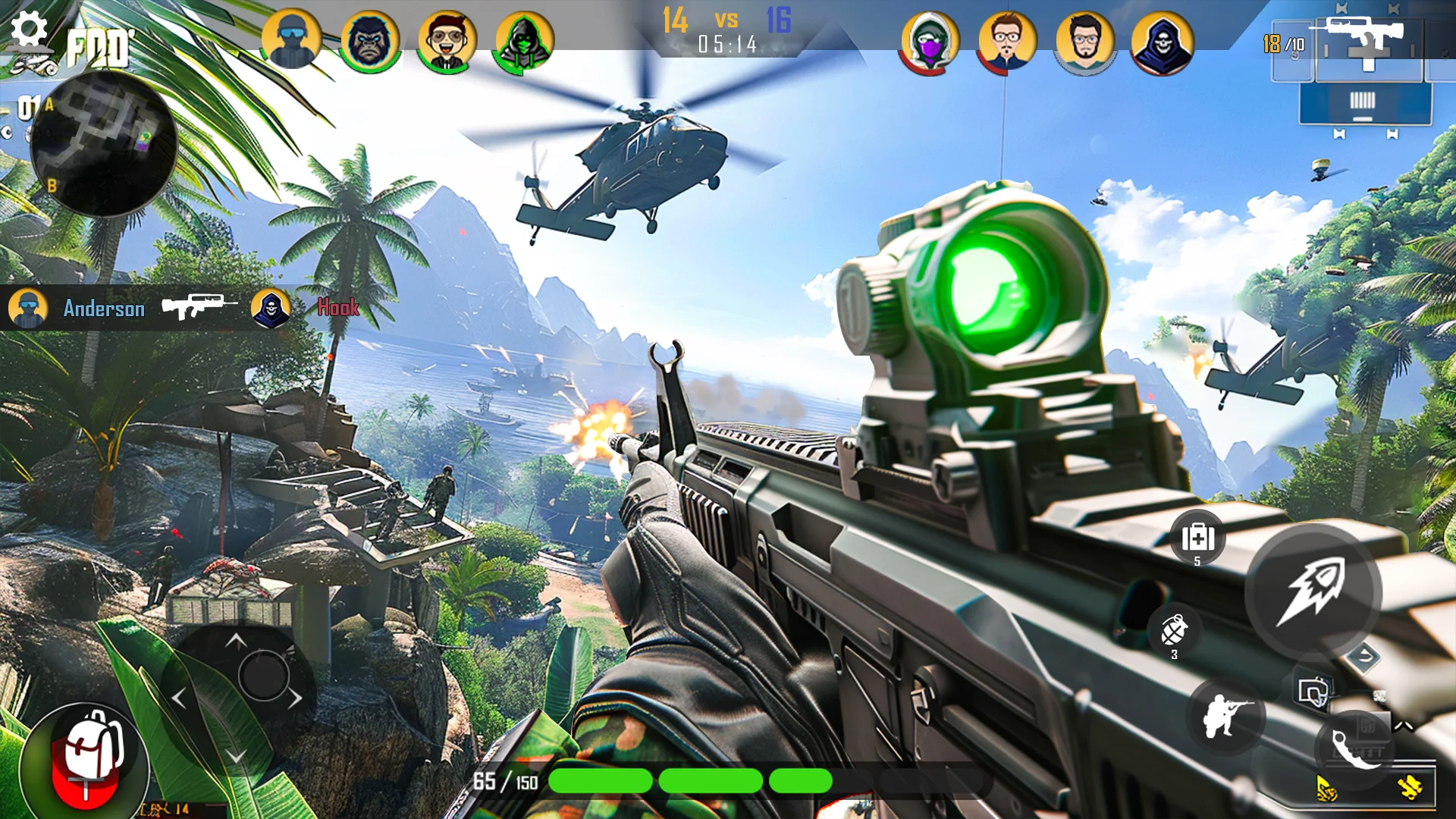The height and width of the screenshot is (819, 1456).
Task: Select the skull-hooded enemy avatar
Action: pyautogui.click(x=1162, y=43)
